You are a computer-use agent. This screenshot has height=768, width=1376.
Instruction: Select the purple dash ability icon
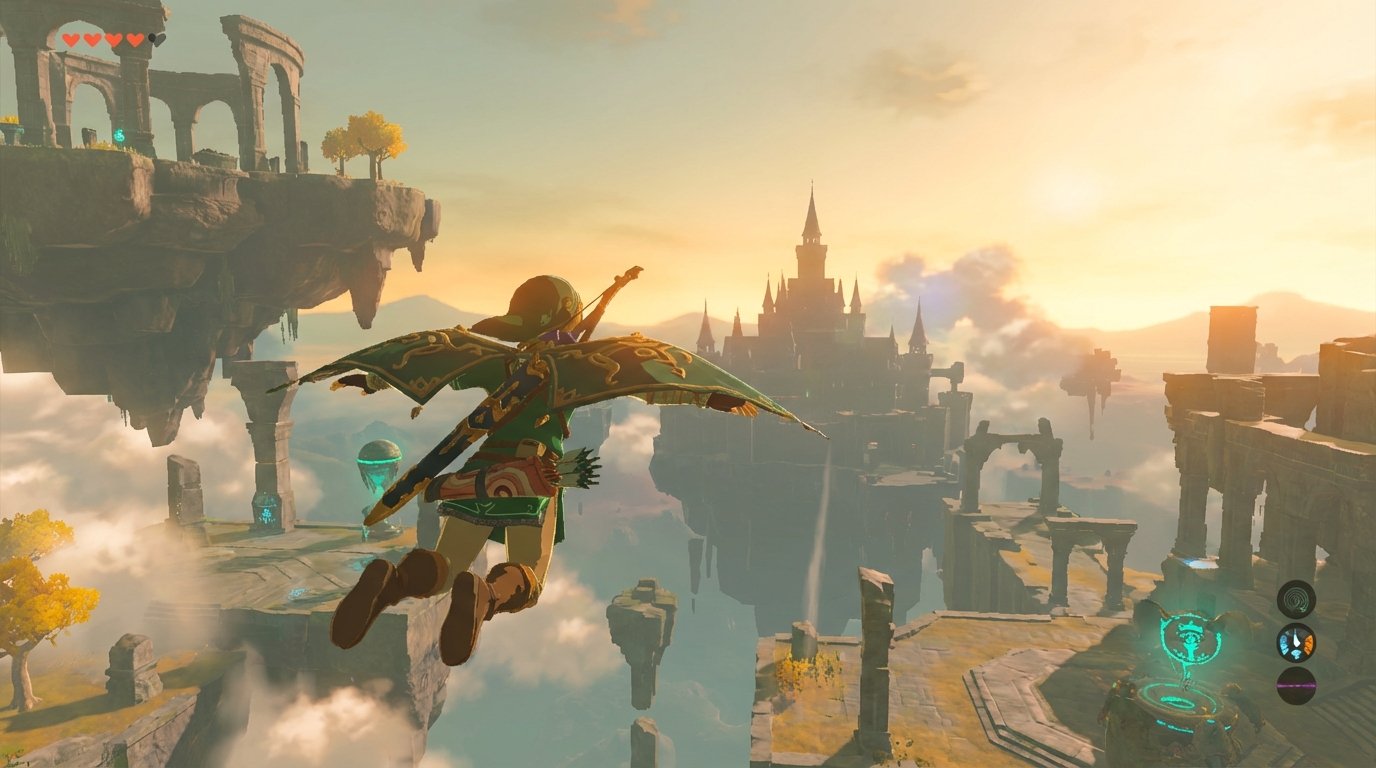(1297, 687)
